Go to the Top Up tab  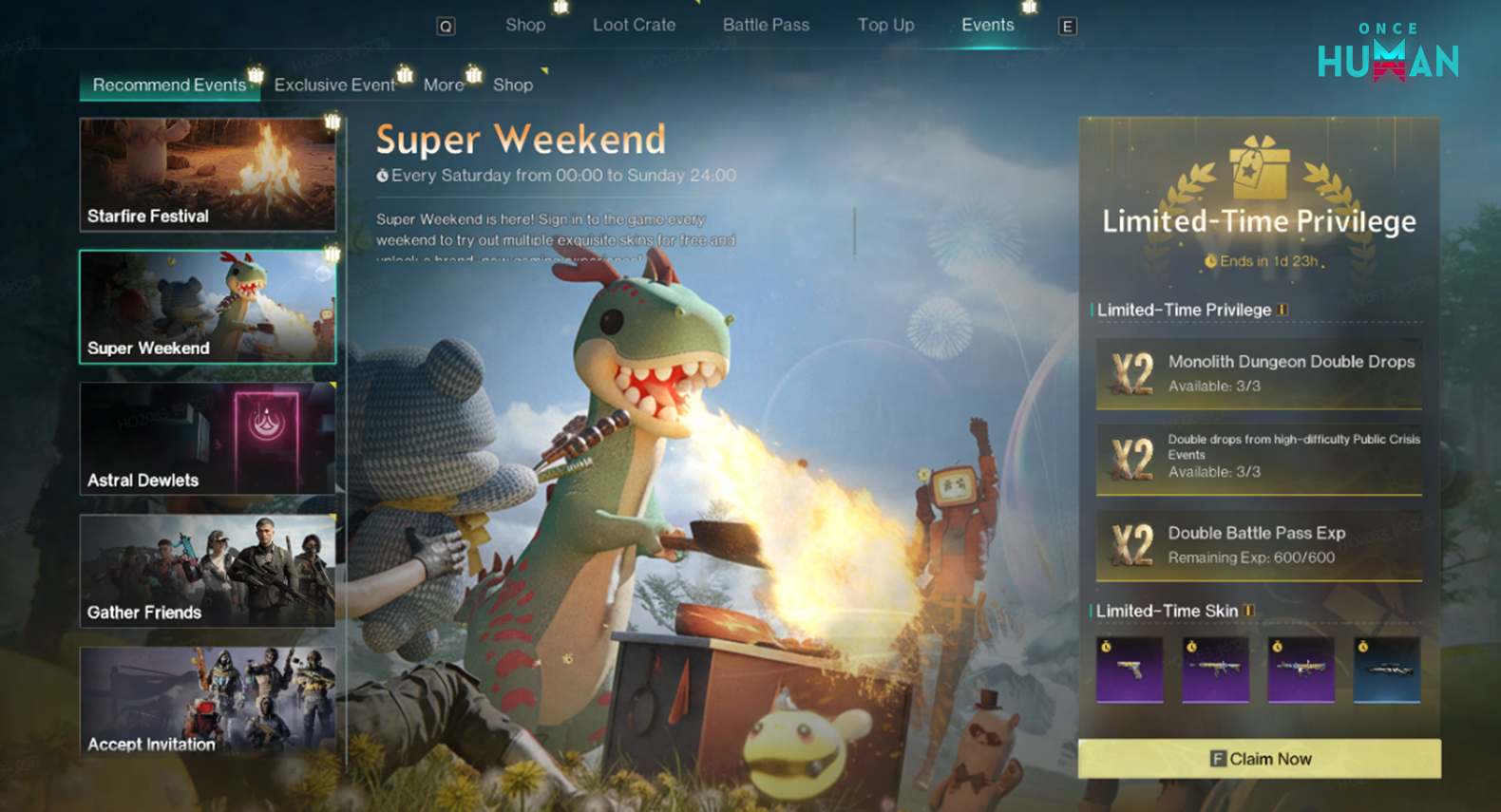tap(885, 26)
